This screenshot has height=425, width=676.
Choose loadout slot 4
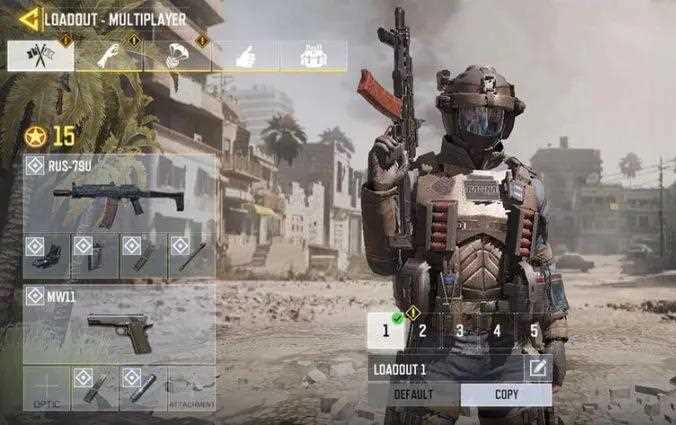(x=497, y=331)
